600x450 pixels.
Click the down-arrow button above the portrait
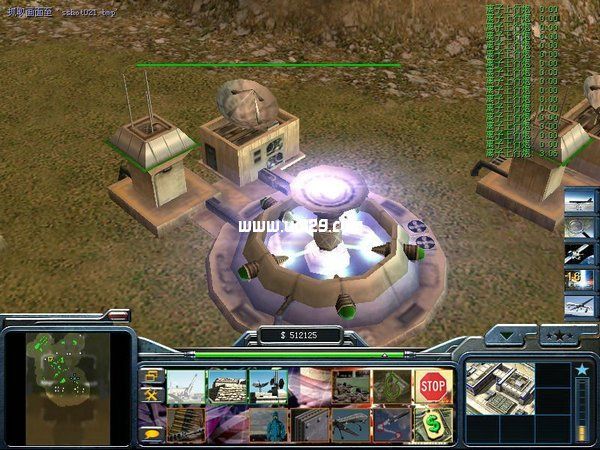pyautogui.click(x=510, y=335)
